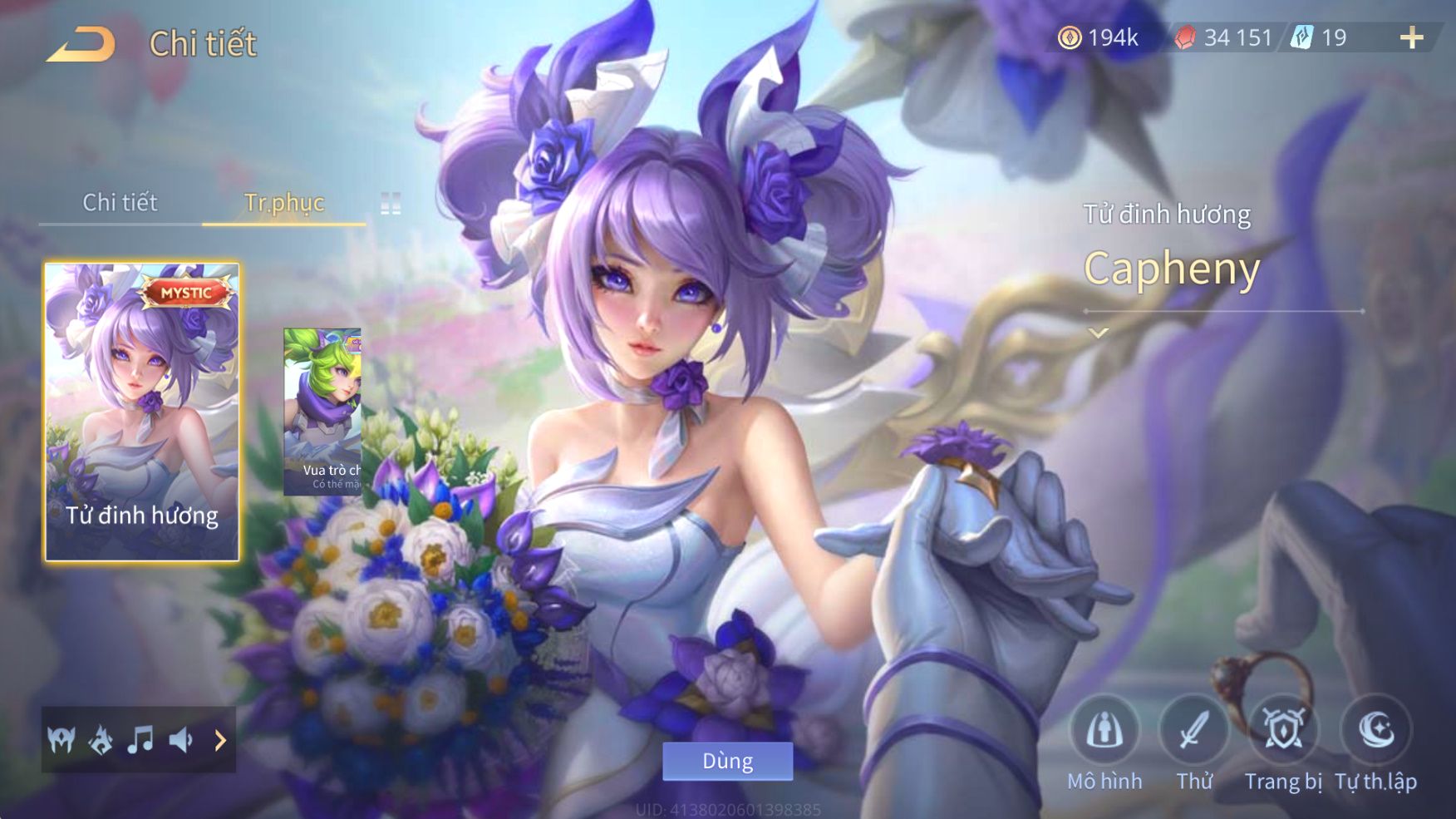Select the Tử đinh hương Mystic skin card
1456x819 pixels.
(142, 412)
